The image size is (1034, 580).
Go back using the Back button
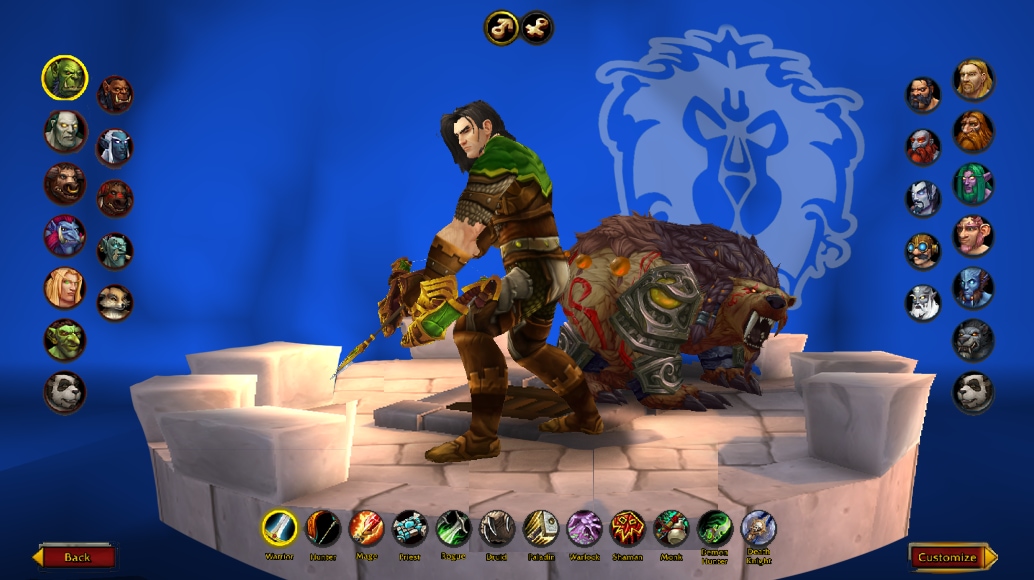click(x=76, y=556)
